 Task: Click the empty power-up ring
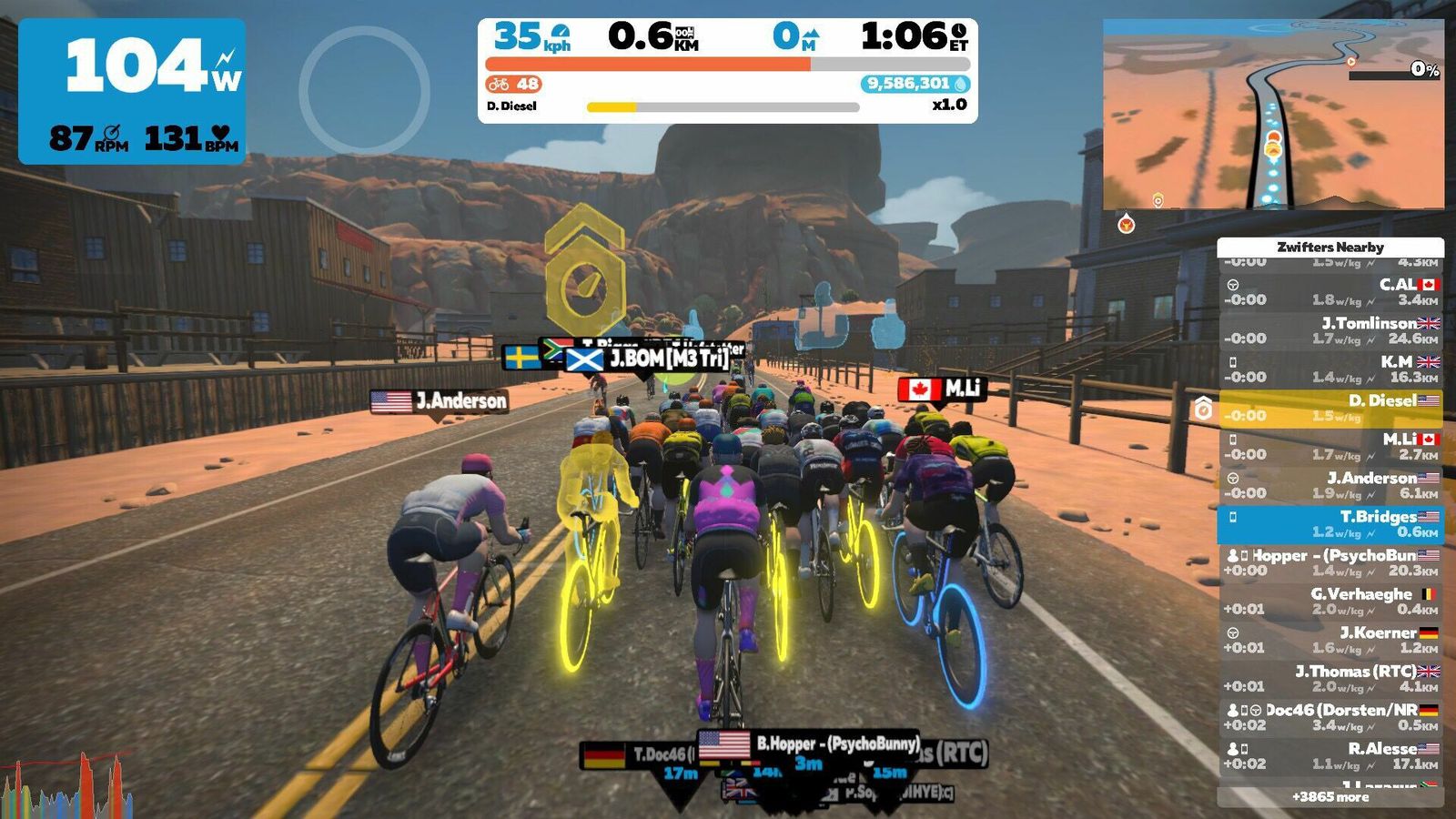pyautogui.click(x=364, y=90)
